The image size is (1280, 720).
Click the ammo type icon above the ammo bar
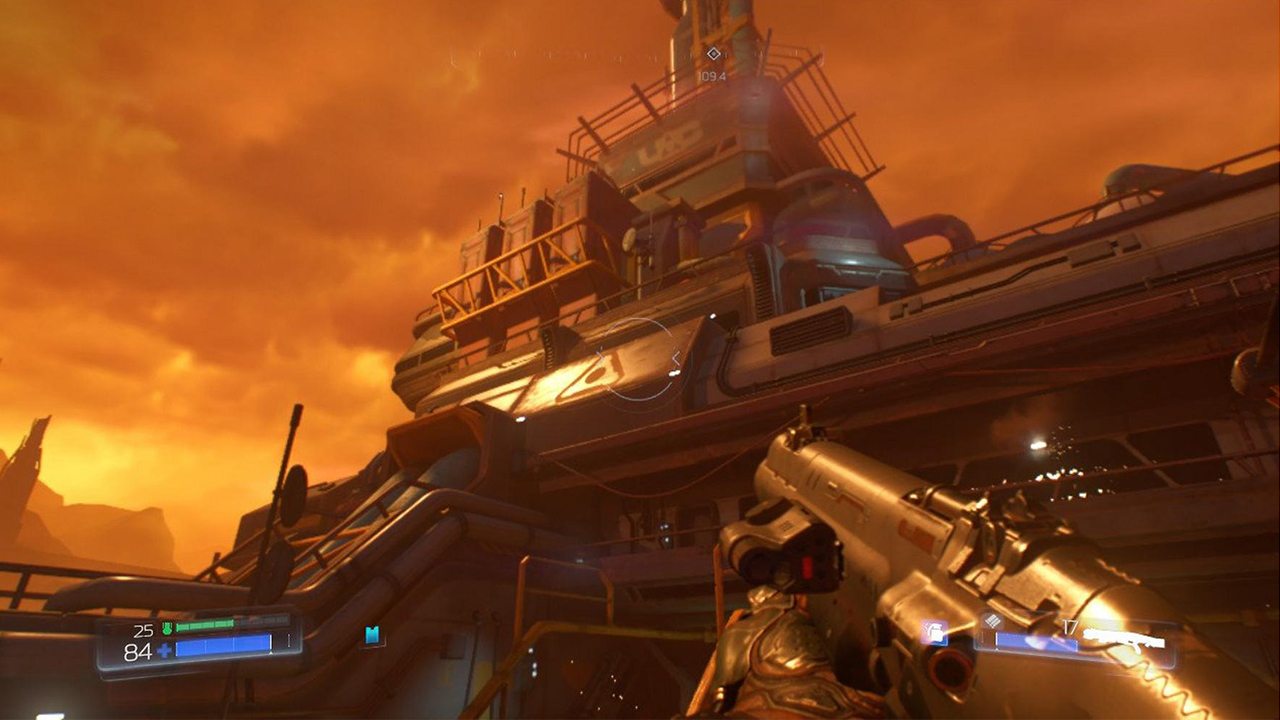993,620
